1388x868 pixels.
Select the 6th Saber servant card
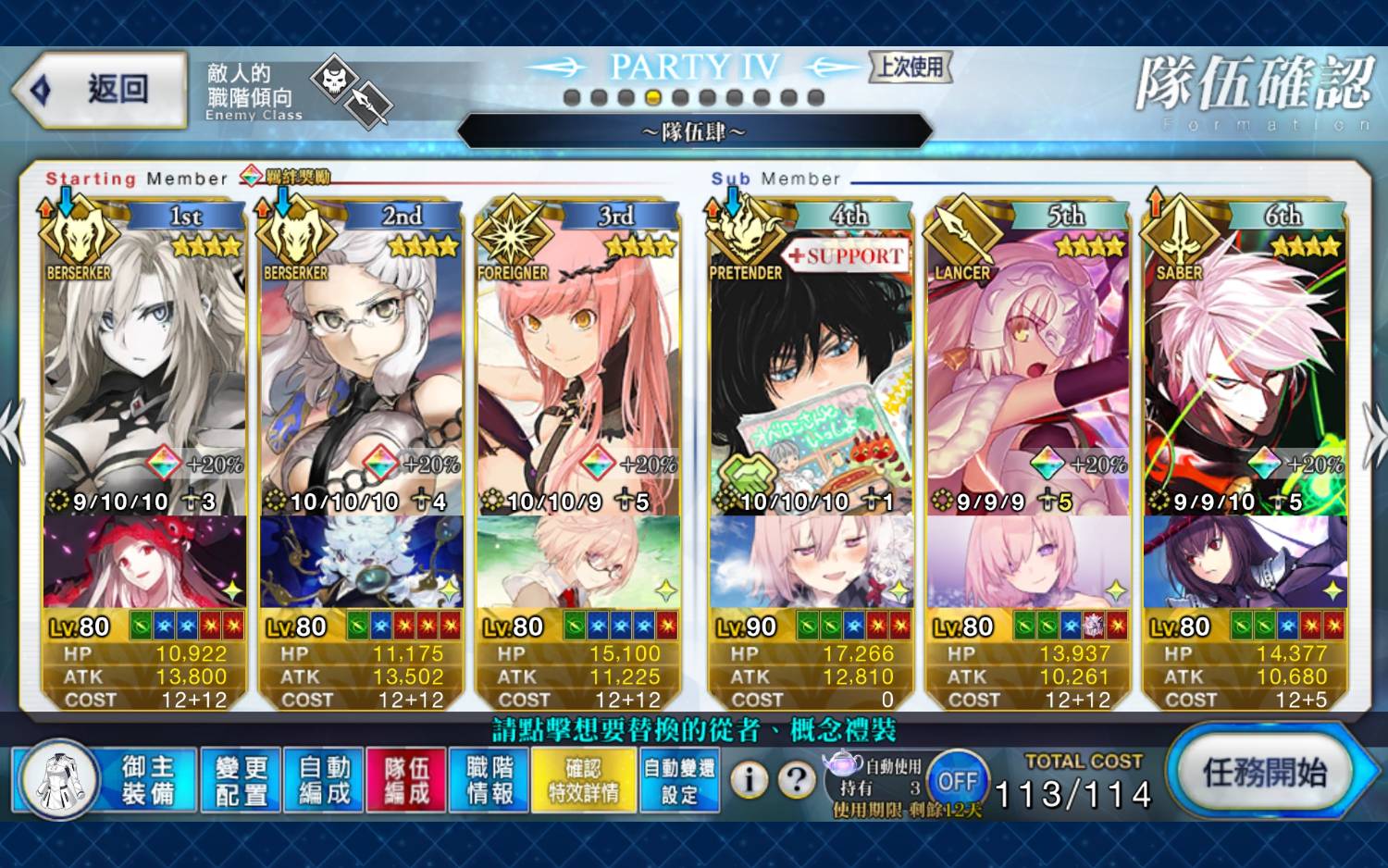[1245, 370]
